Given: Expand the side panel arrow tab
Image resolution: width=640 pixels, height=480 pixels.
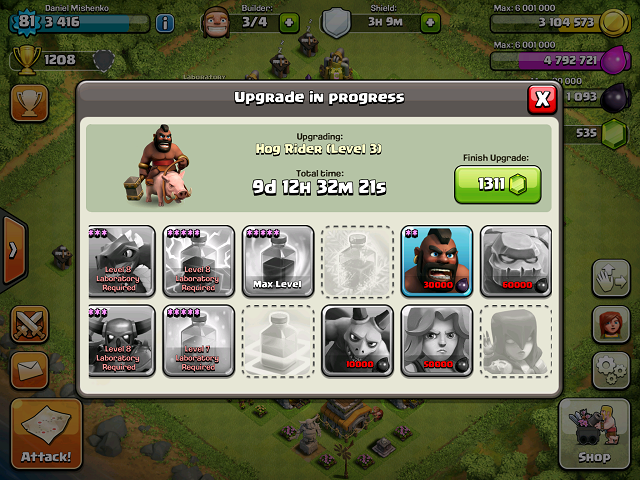Looking at the screenshot, I should coord(12,248).
